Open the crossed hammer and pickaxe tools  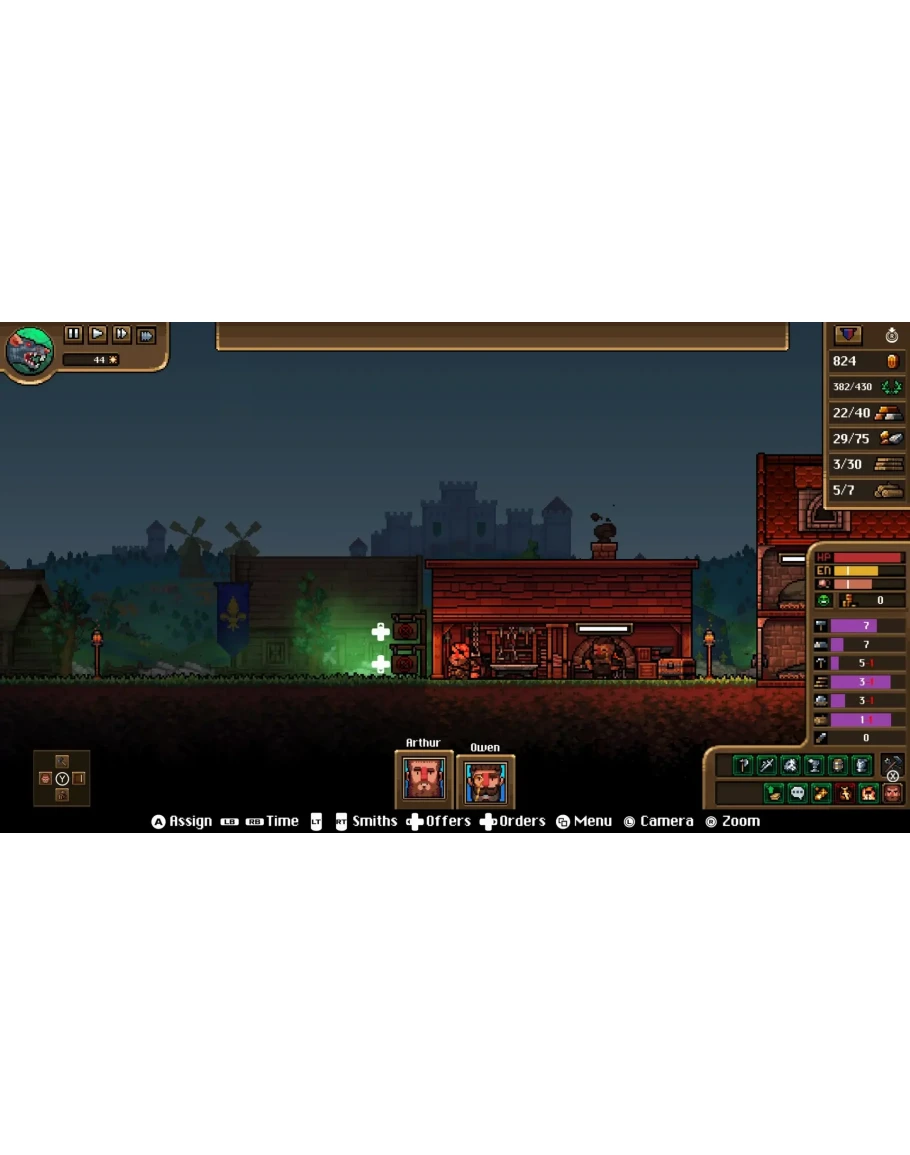tap(891, 765)
